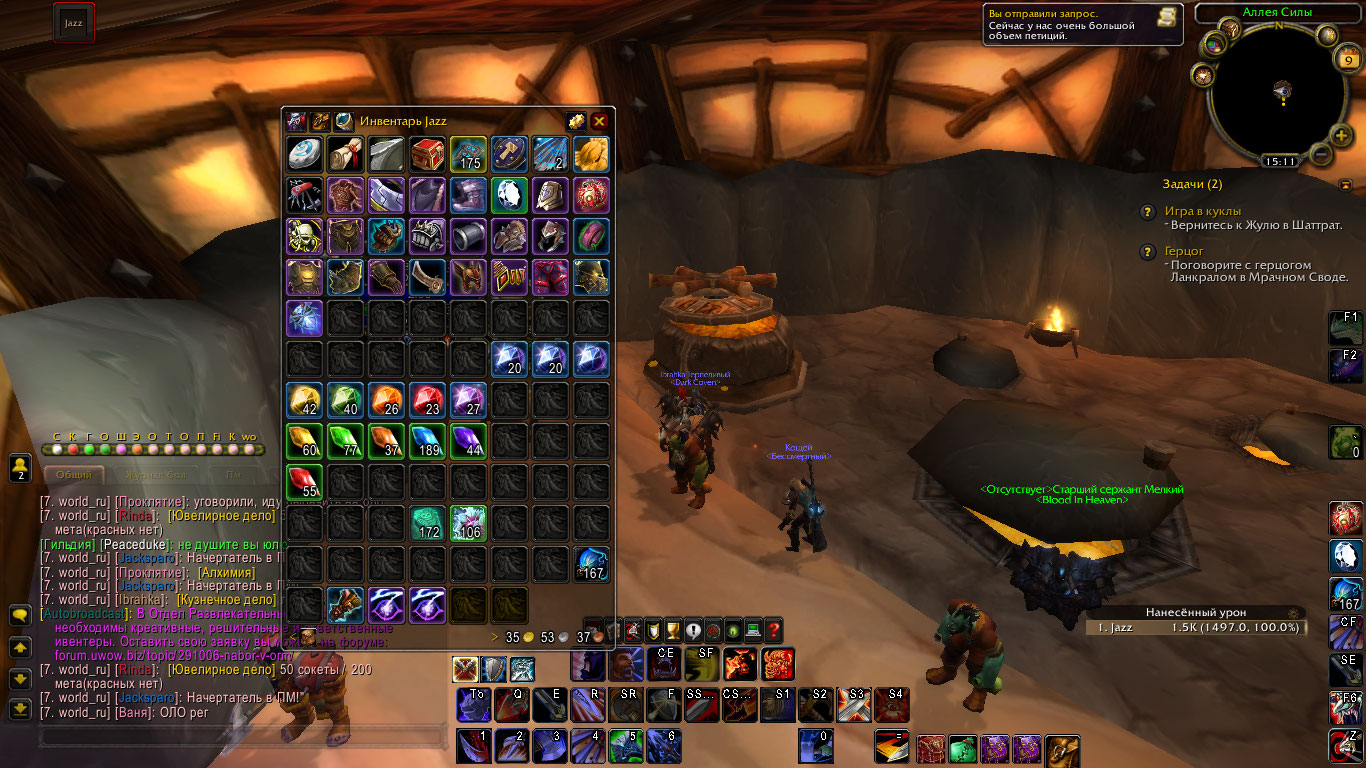This screenshot has height=768, width=1366.
Task: Zoom out on the minimap
Action: pos(1319,155)
